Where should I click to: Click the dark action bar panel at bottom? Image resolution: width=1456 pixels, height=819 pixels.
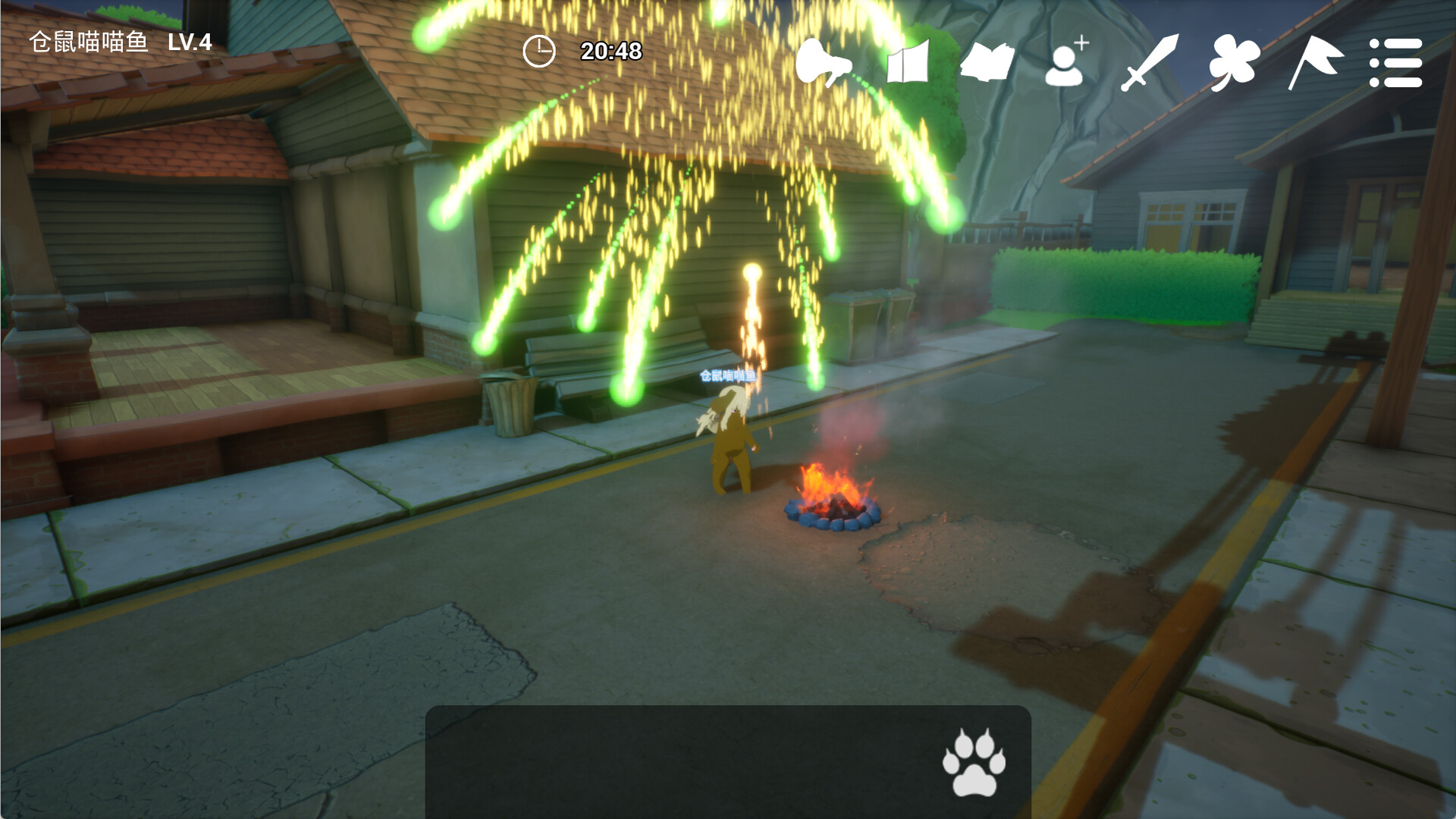click(728, 762)
